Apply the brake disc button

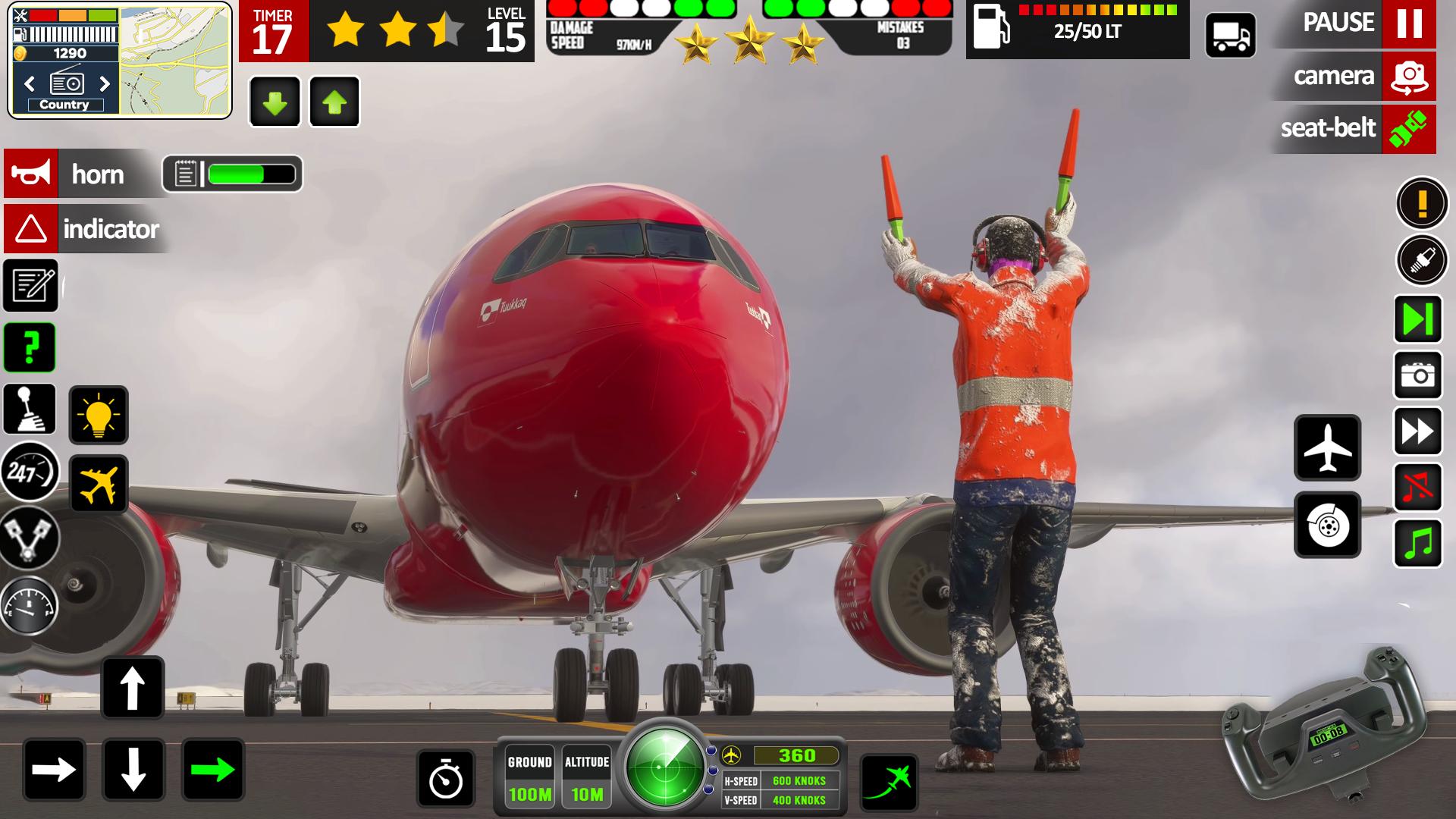point(1327,525)
